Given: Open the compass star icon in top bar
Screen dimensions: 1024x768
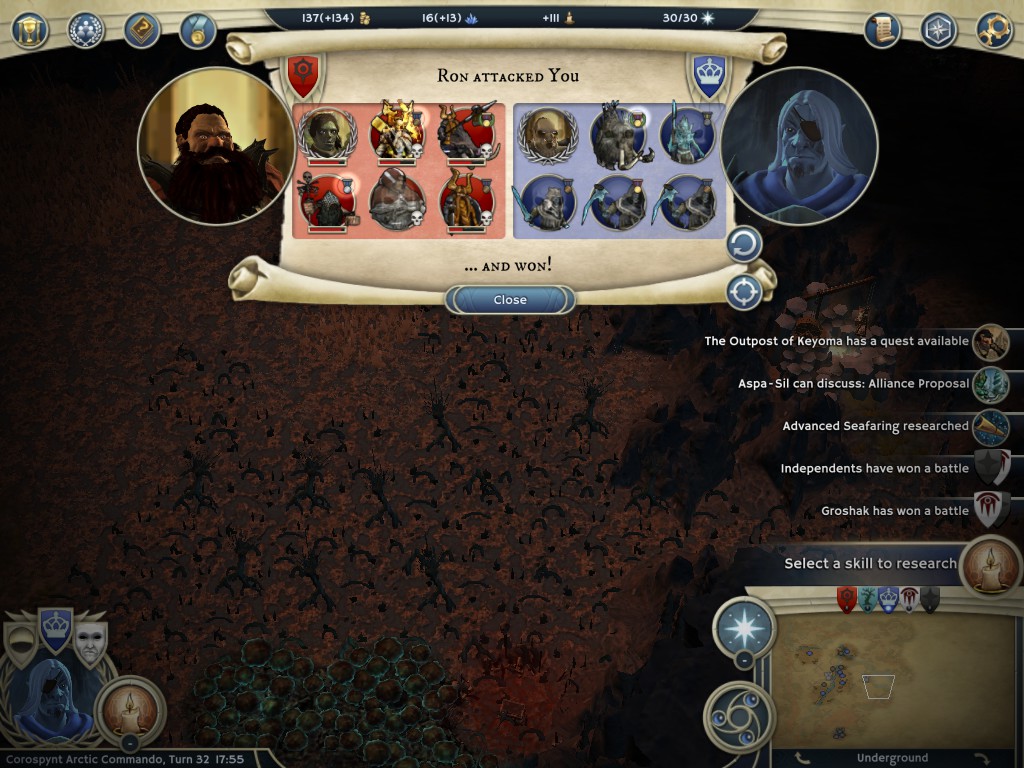Looking at the screenshot, I should 938,30.
